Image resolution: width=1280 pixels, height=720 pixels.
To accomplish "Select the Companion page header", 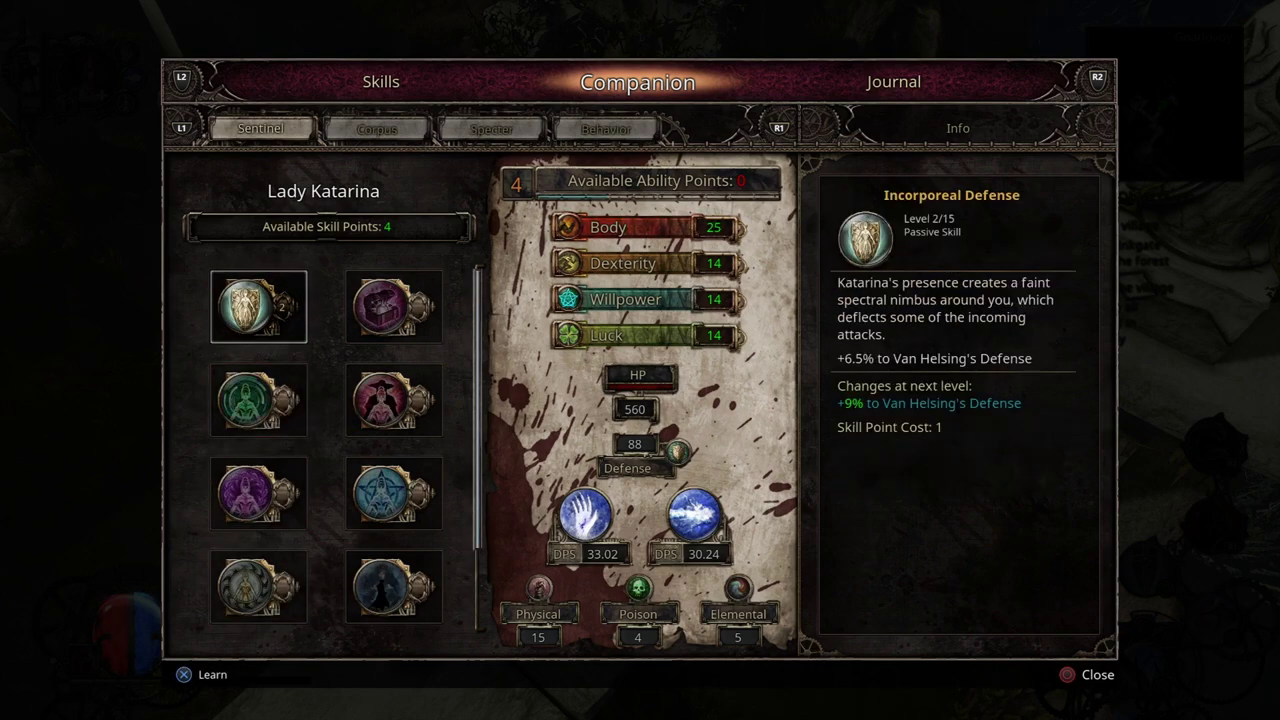I will (637, 83).
